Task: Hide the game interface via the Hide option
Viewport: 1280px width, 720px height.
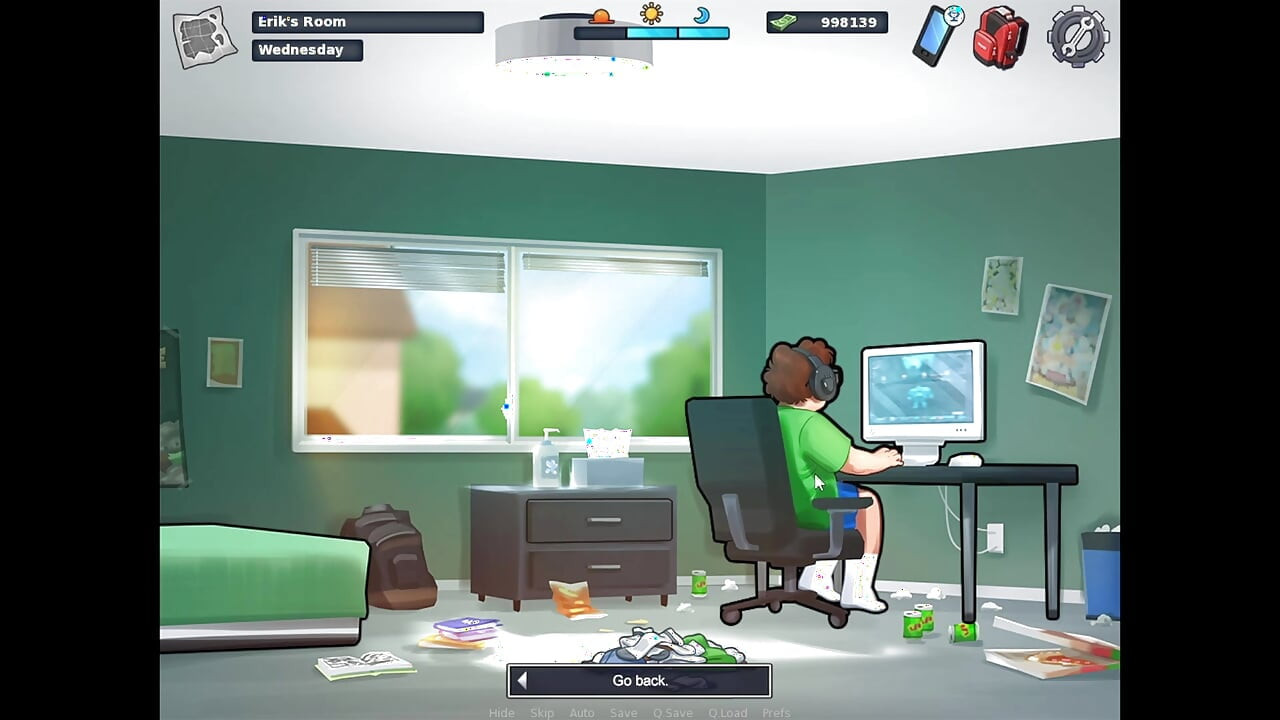Action: click(501, 713)
